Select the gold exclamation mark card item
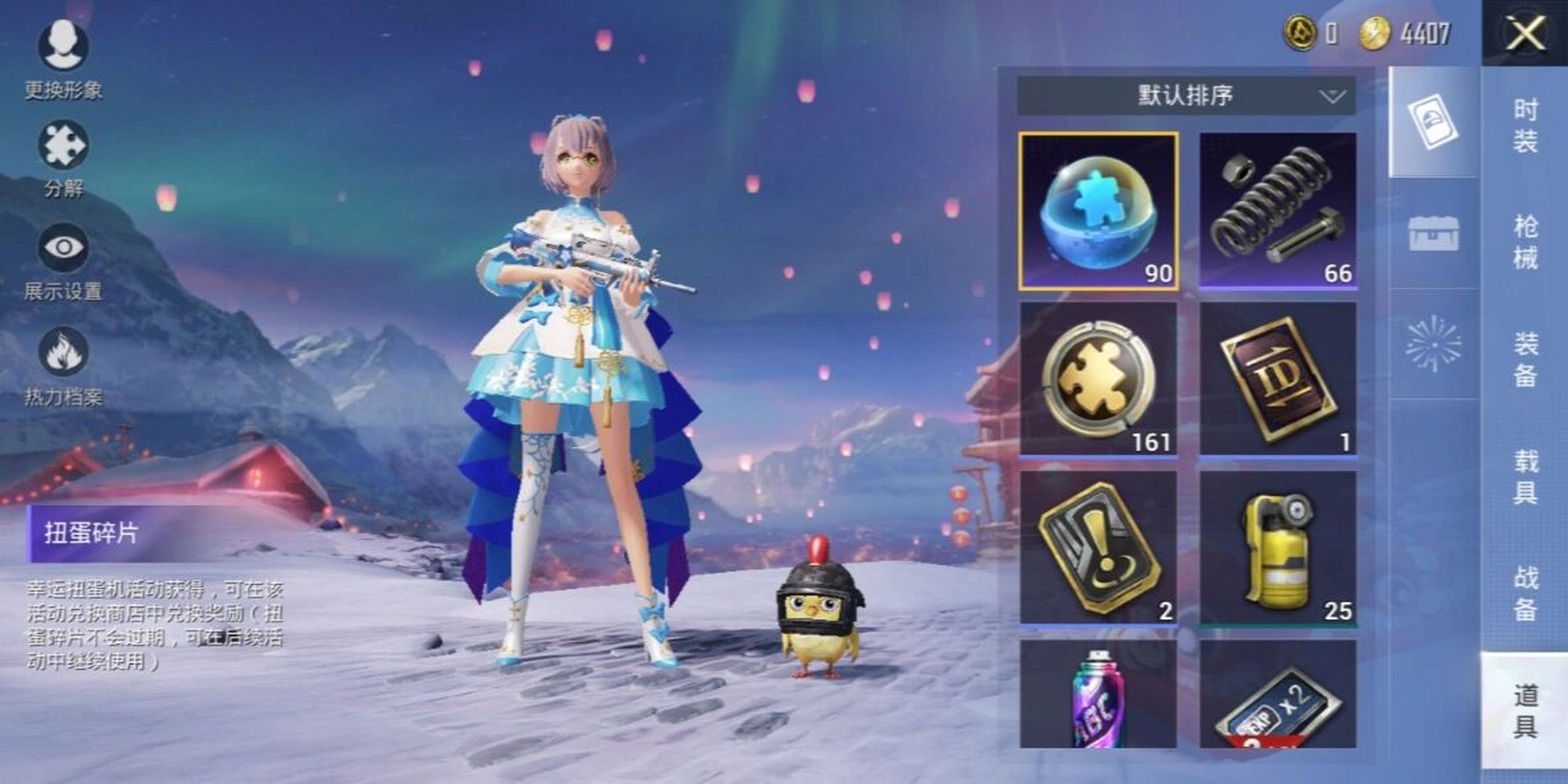 pyautogui.click(x=1098, y=548)
